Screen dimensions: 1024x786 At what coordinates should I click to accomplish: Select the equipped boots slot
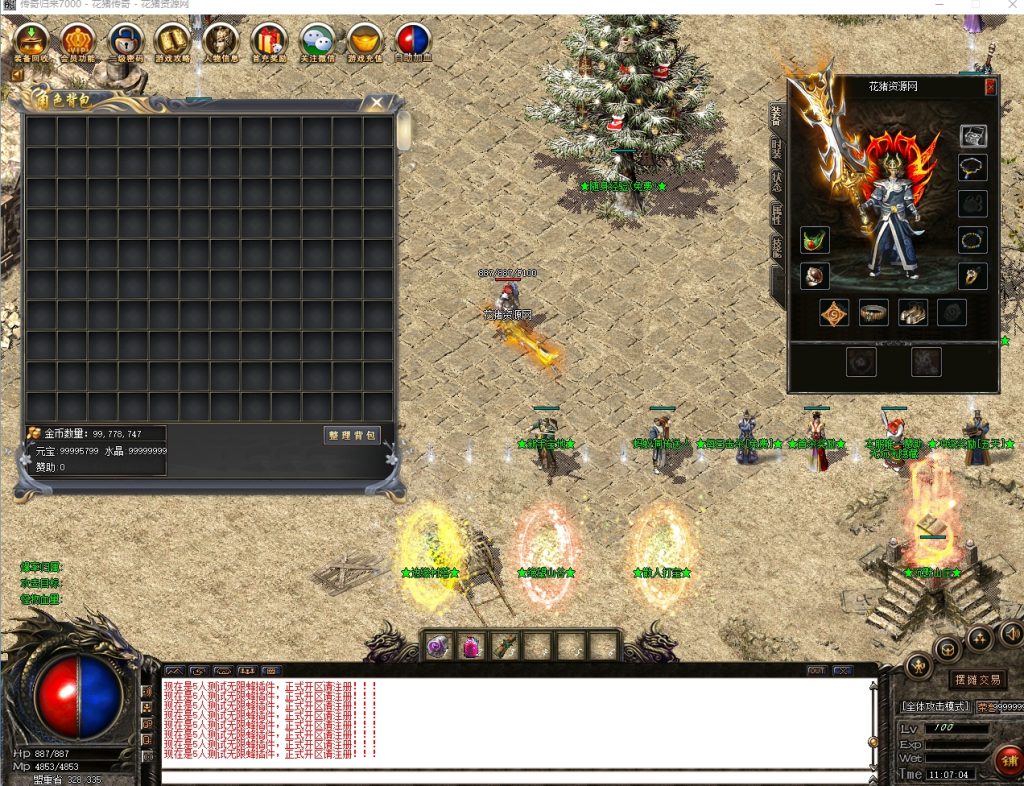pos(913,313)
